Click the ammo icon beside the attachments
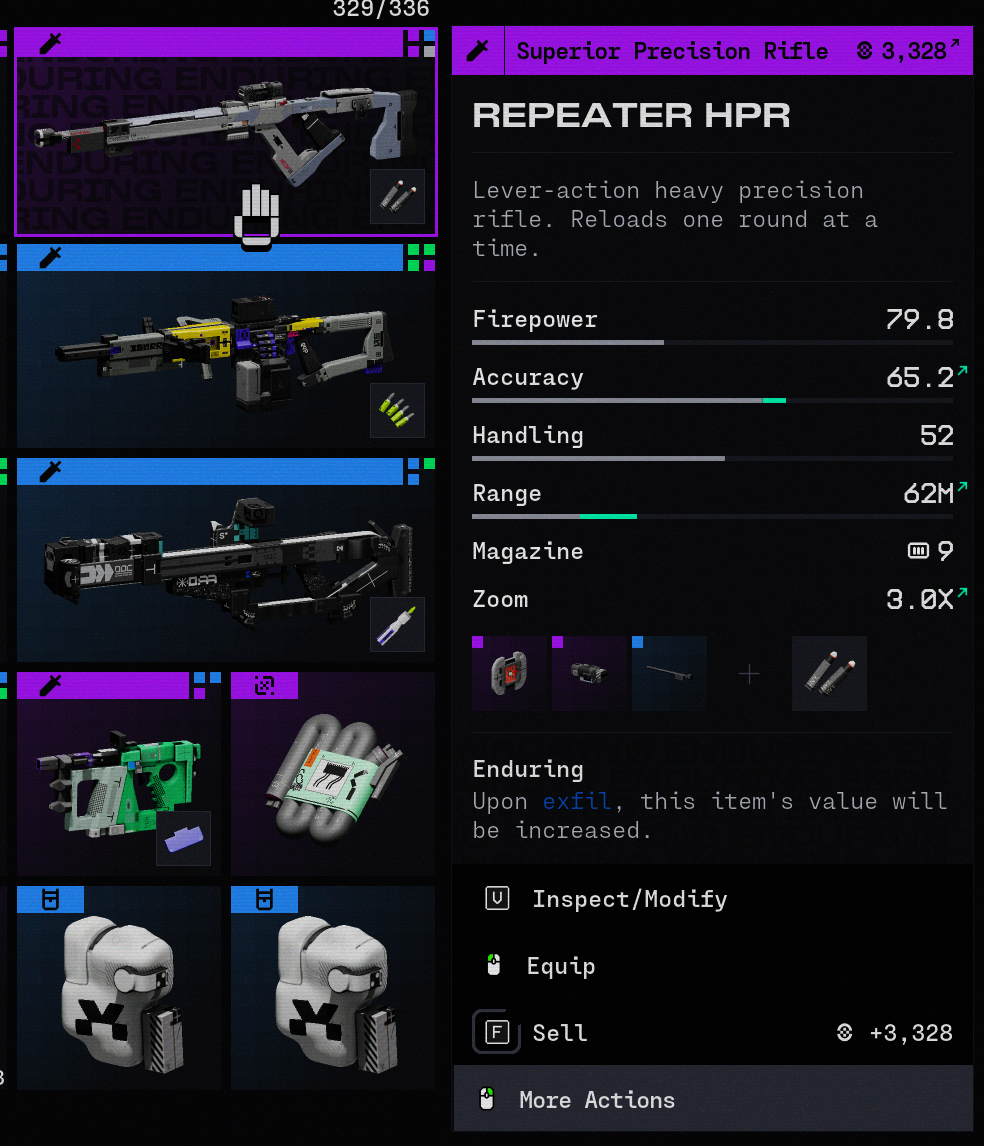 (x=829, y=674)
